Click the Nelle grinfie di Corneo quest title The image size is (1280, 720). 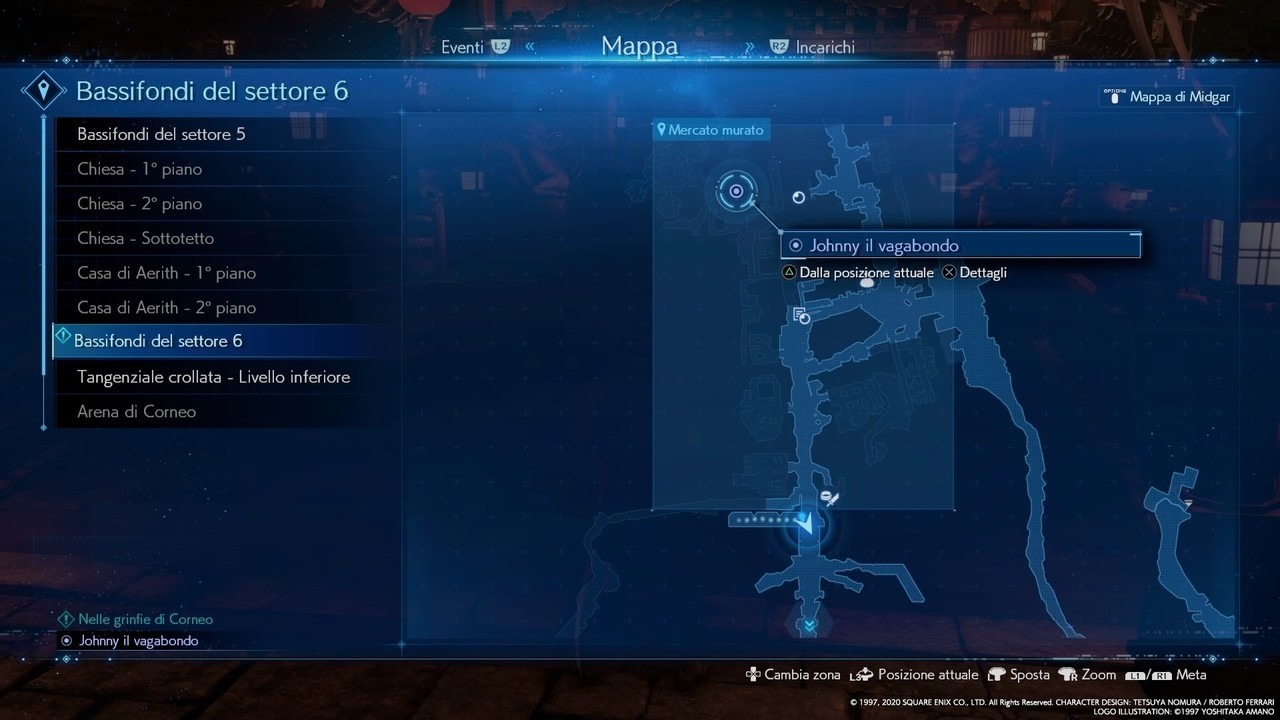[145, 619]
